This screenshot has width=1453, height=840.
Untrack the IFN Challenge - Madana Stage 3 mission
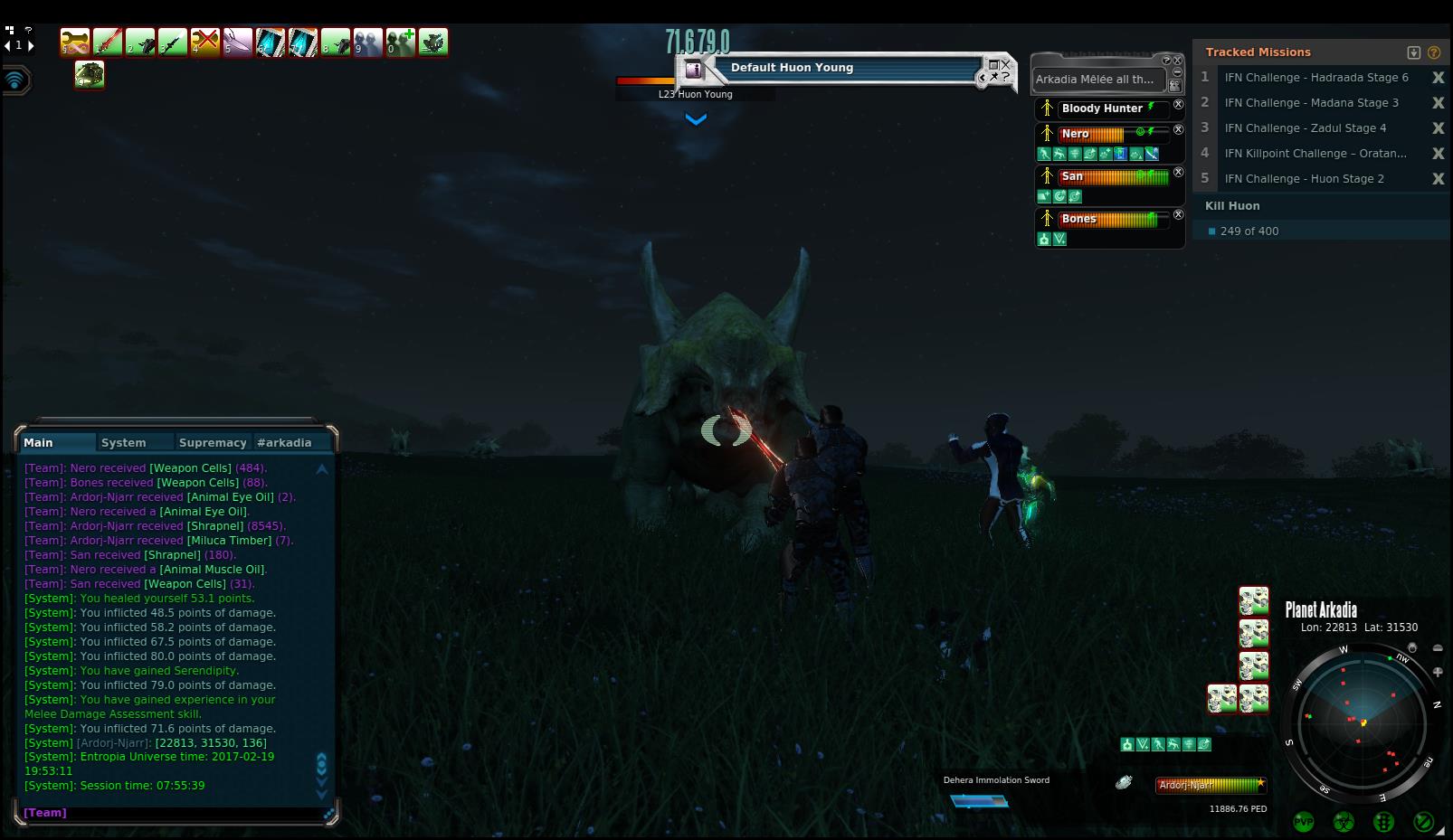[1438, 103]
